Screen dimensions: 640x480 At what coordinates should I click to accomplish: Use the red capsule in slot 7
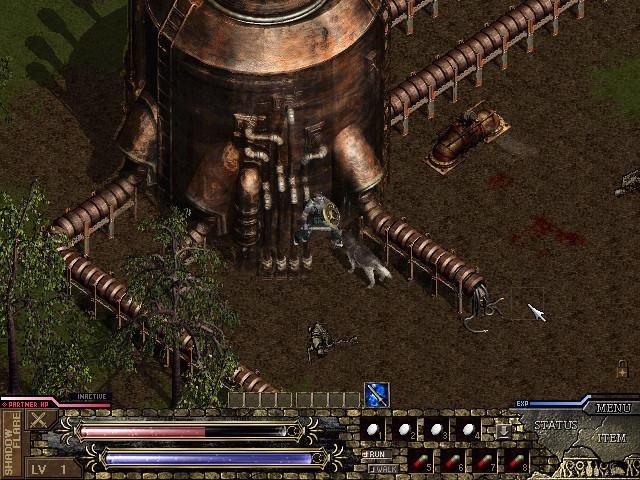pos(484,461)
